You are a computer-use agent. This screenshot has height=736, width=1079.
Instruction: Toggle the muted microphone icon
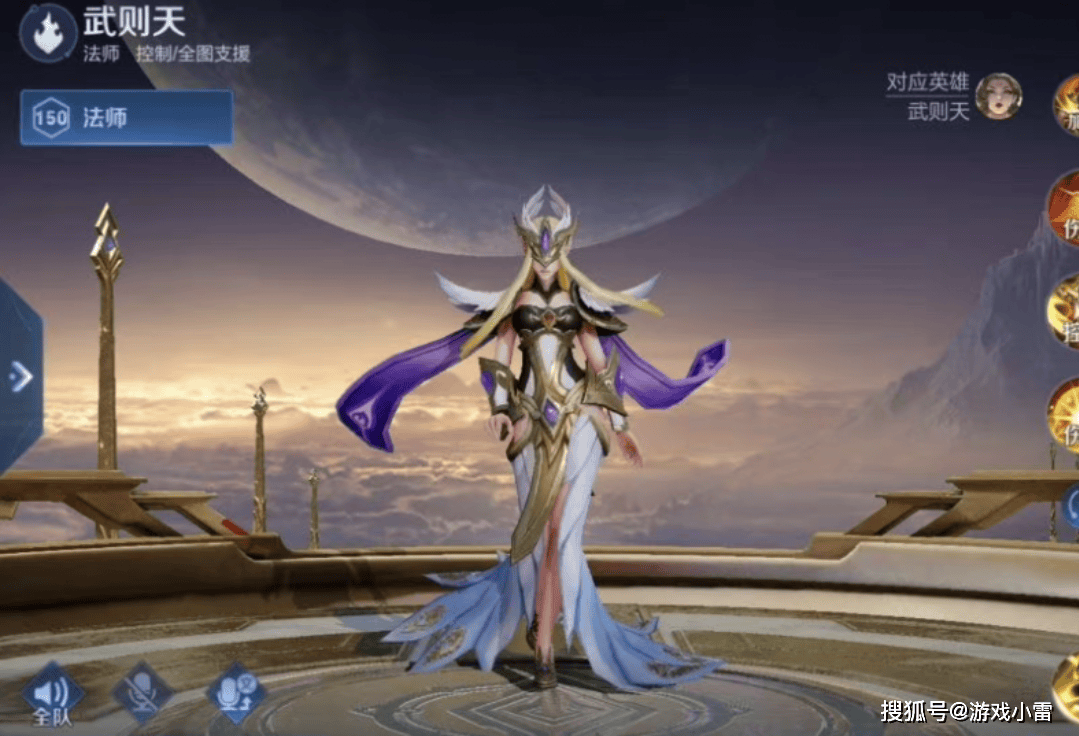(x=142, y=692)
